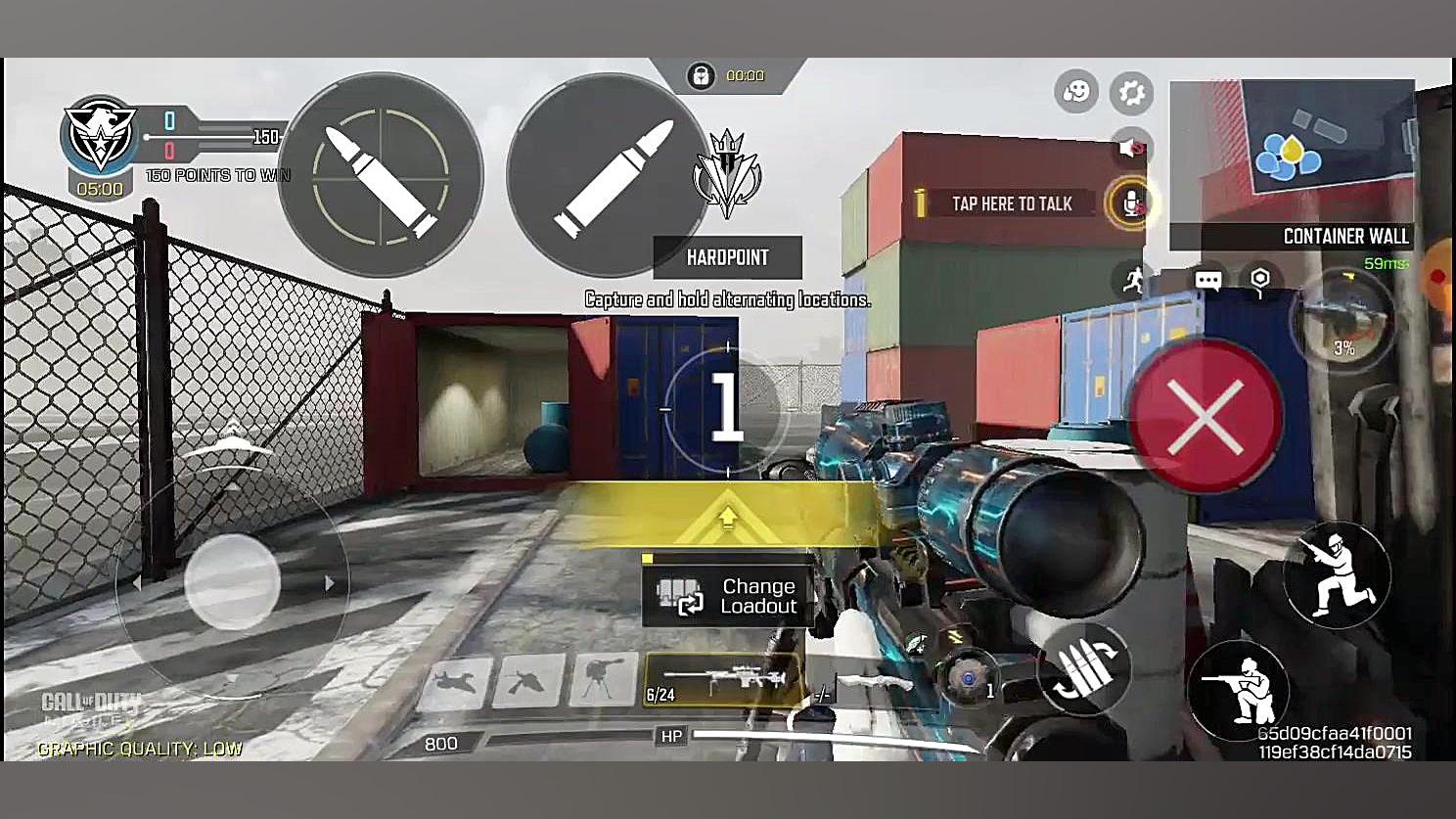The image size is (1456, 819).
Task: Tap the 'Tap here to talk' prompt
Action: [1011, 204]
